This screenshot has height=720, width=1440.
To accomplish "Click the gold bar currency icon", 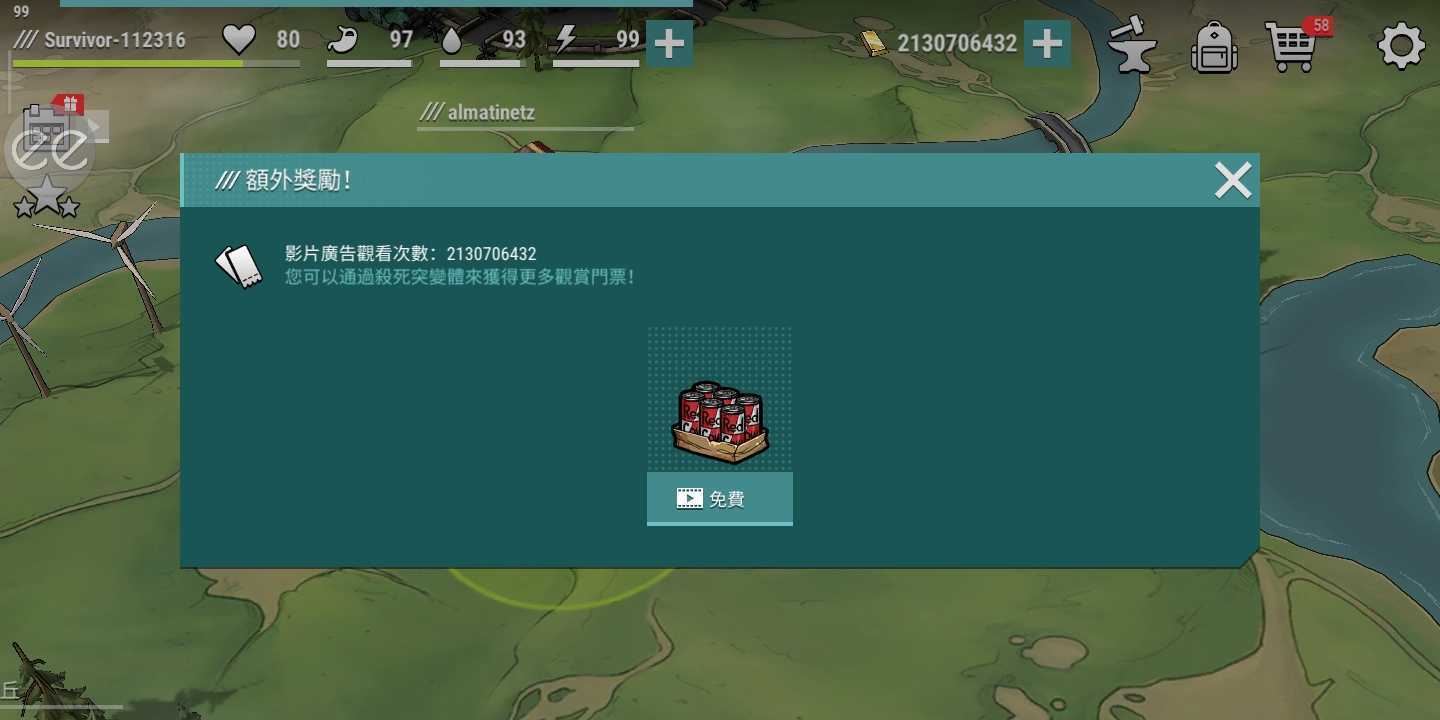I will pos(872,42).
